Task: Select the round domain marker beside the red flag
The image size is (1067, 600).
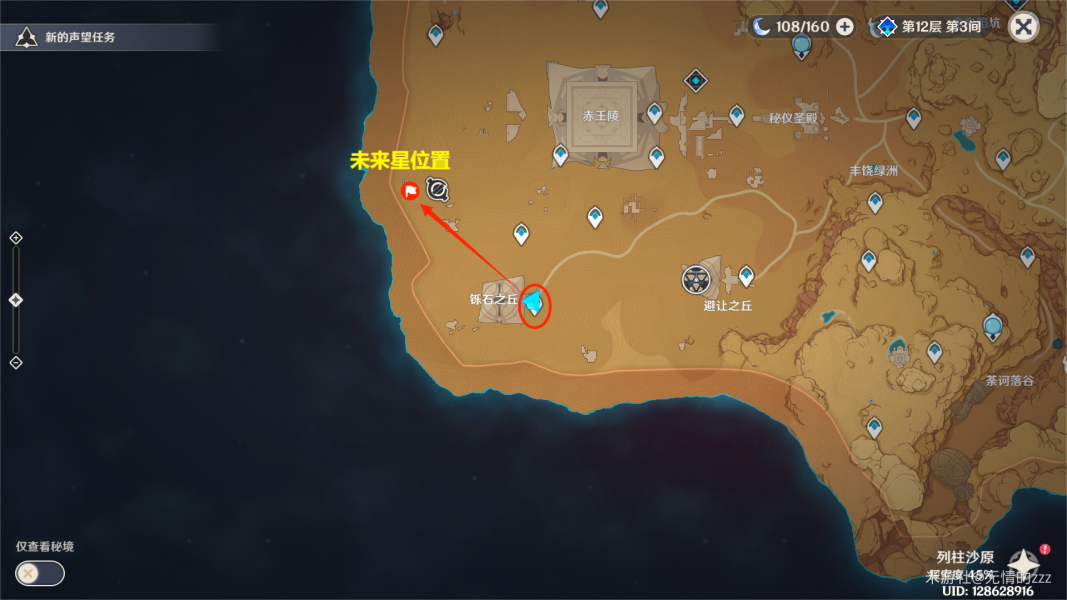Action: click(437, 189)
